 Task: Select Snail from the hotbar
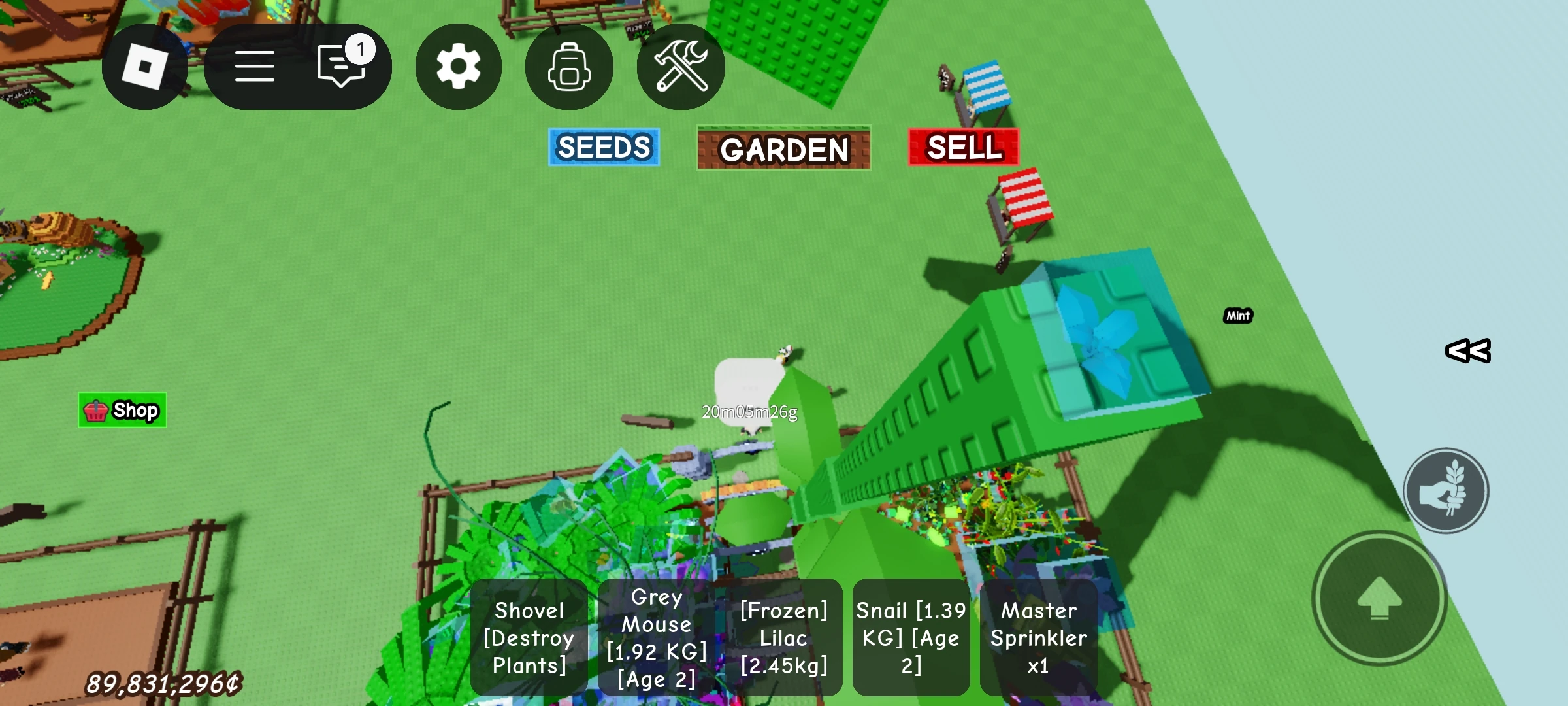[x=911, y=639]
